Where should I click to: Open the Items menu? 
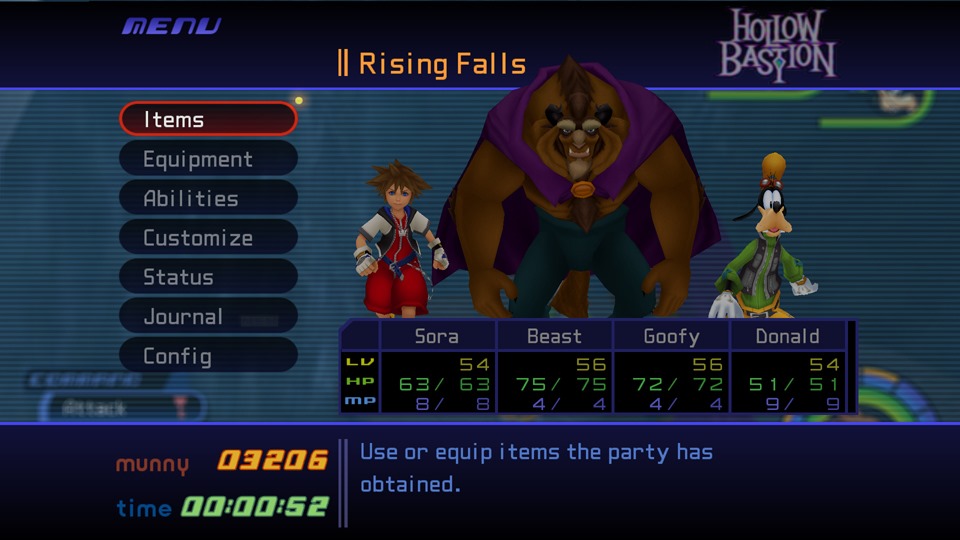(208, 119)
